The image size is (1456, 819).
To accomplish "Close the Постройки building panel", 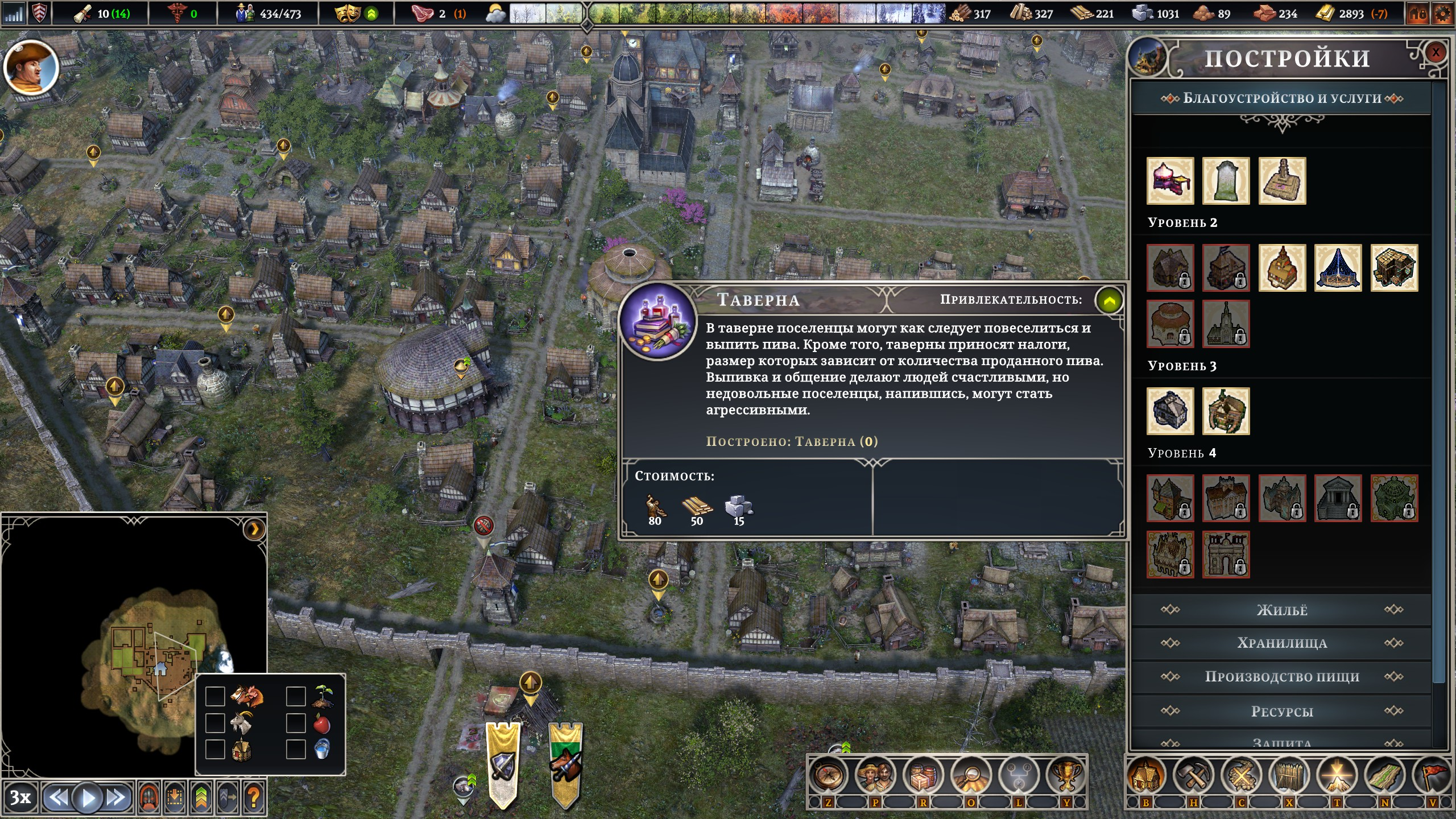I will point(1435,53).
